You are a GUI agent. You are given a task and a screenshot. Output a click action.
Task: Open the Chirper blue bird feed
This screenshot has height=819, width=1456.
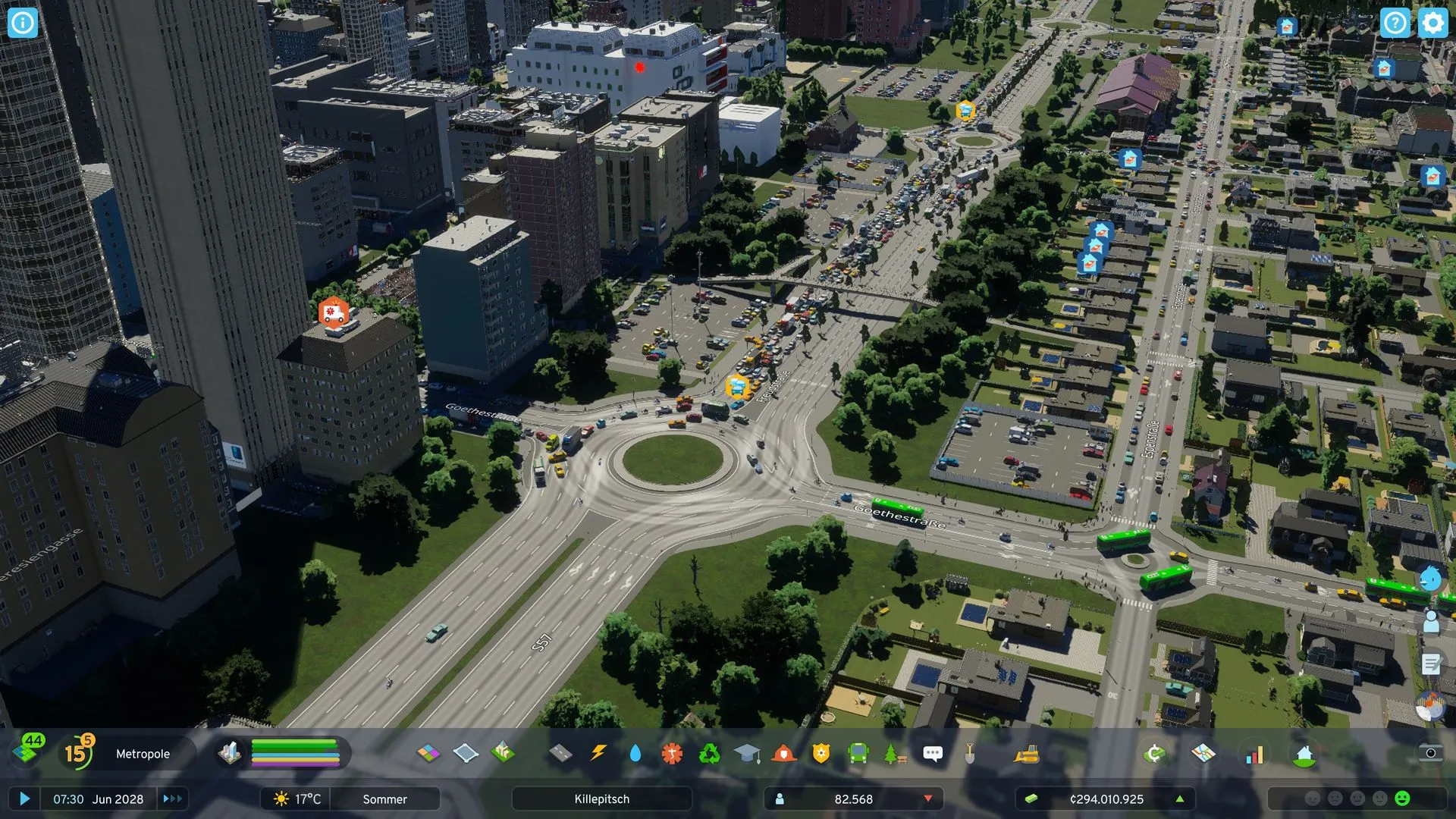pos(1430,579)
